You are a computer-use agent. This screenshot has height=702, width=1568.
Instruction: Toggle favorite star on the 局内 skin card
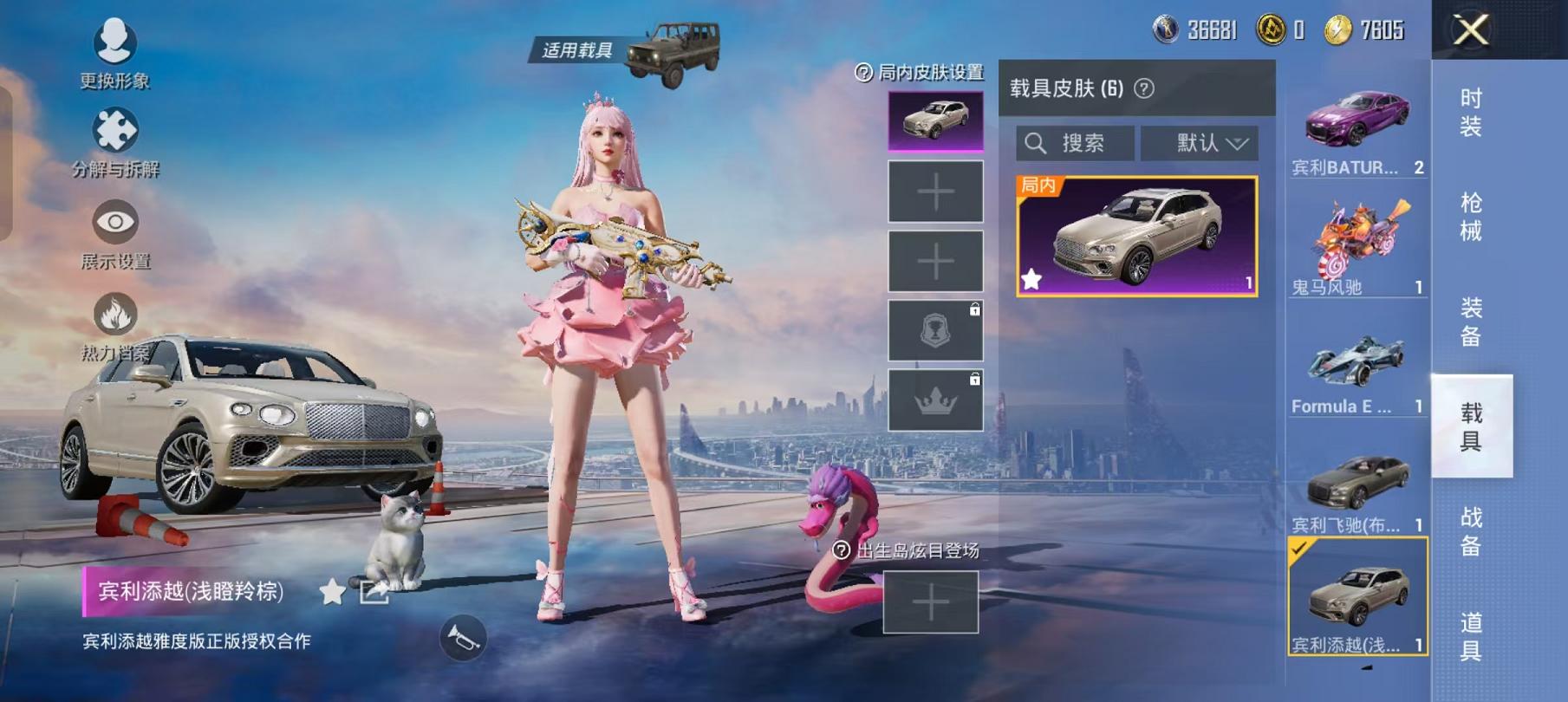coord(1031,278)
